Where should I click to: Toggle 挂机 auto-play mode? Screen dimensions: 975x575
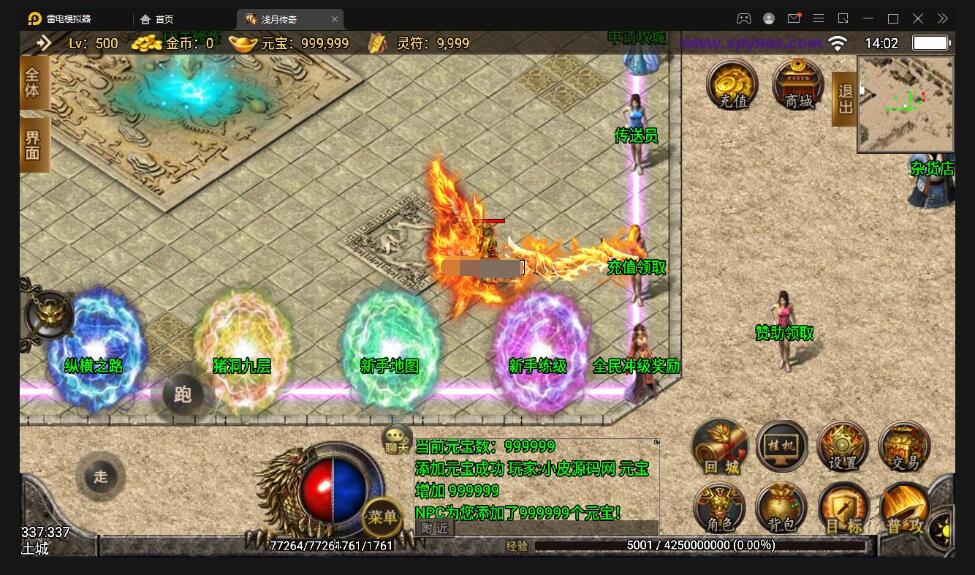[x=782, y=446]
